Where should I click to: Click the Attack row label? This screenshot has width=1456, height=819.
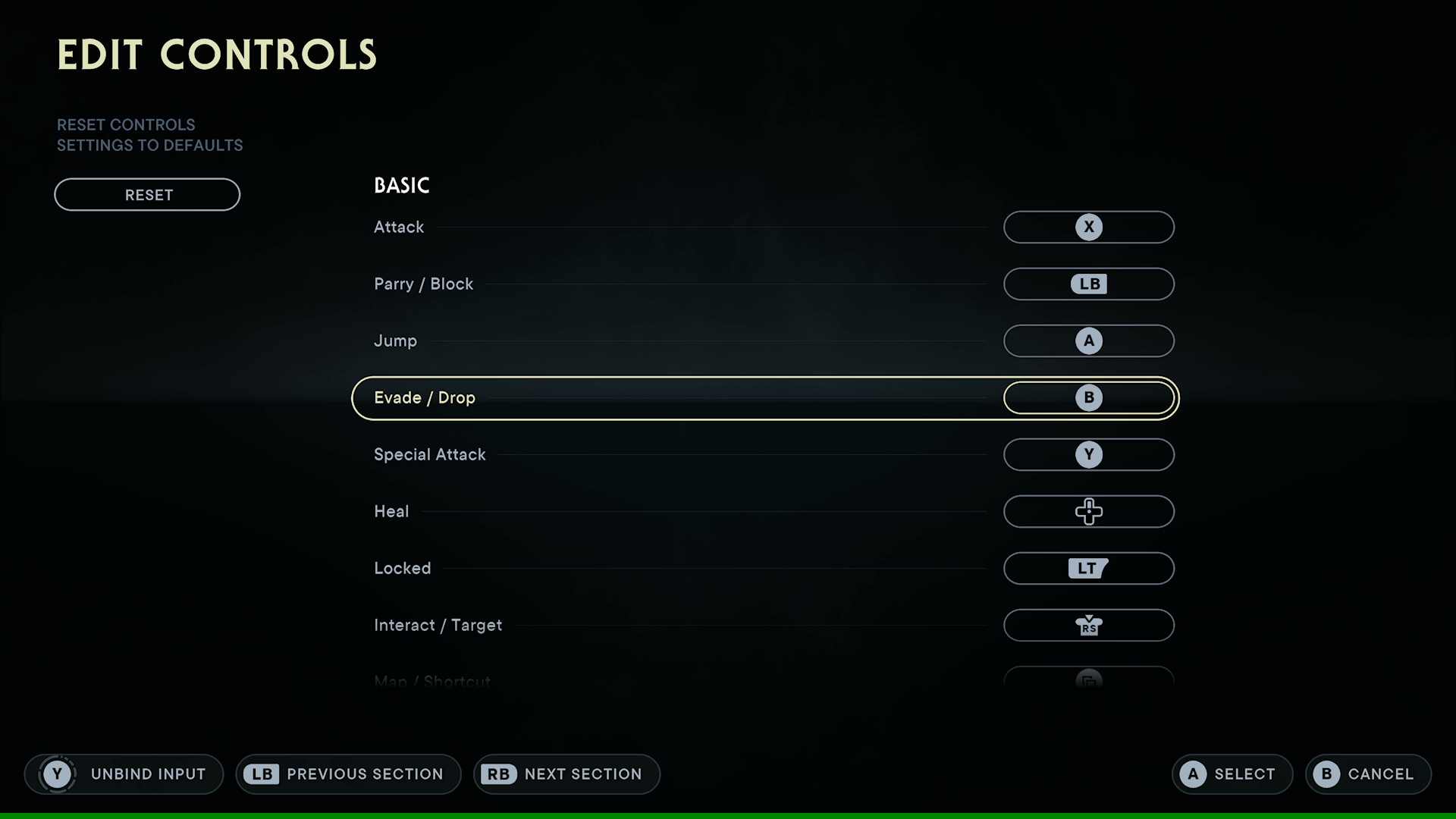(x=398, y=227)
